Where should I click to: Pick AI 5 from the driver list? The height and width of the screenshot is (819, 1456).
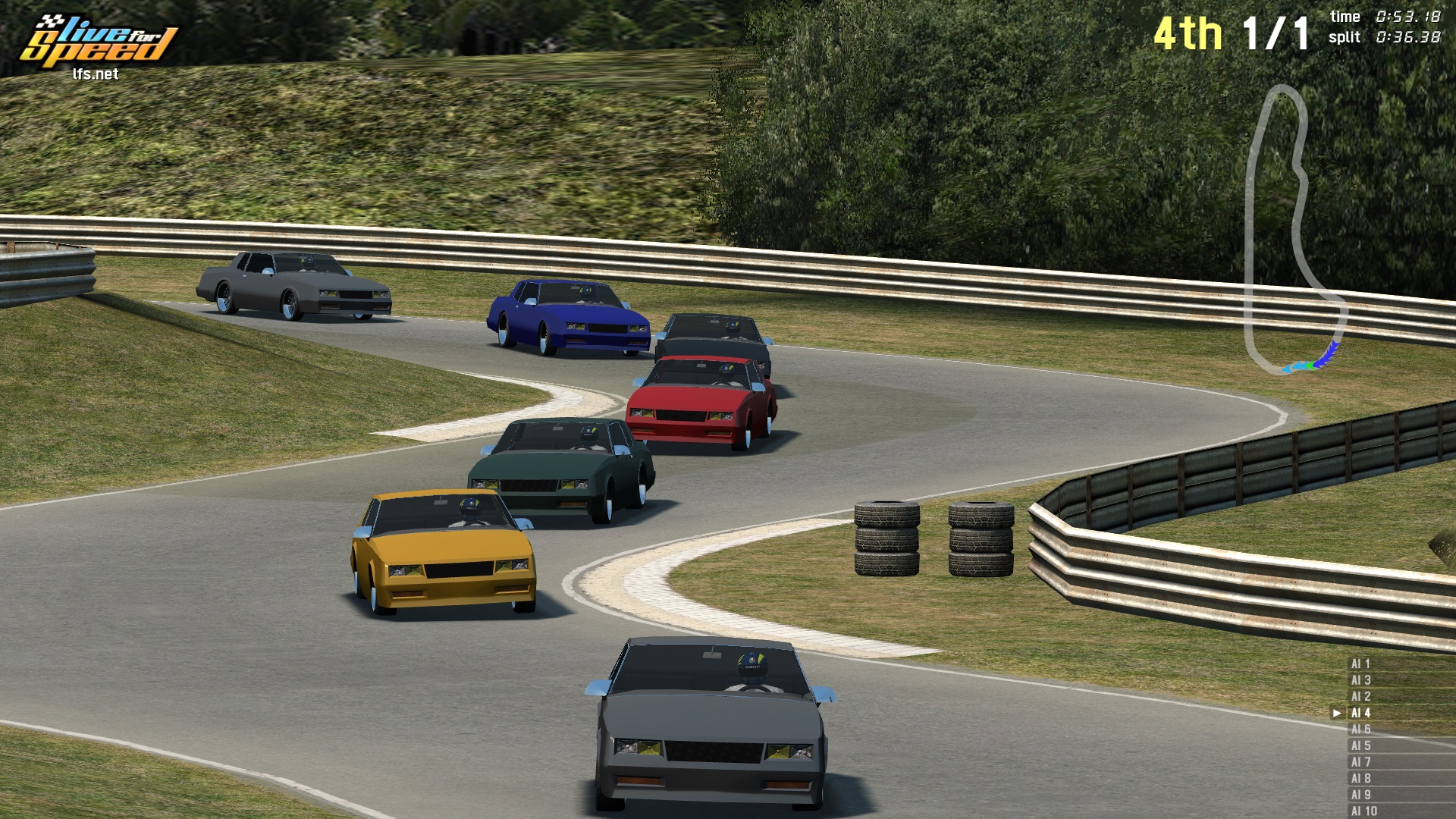click(1360, 745)
